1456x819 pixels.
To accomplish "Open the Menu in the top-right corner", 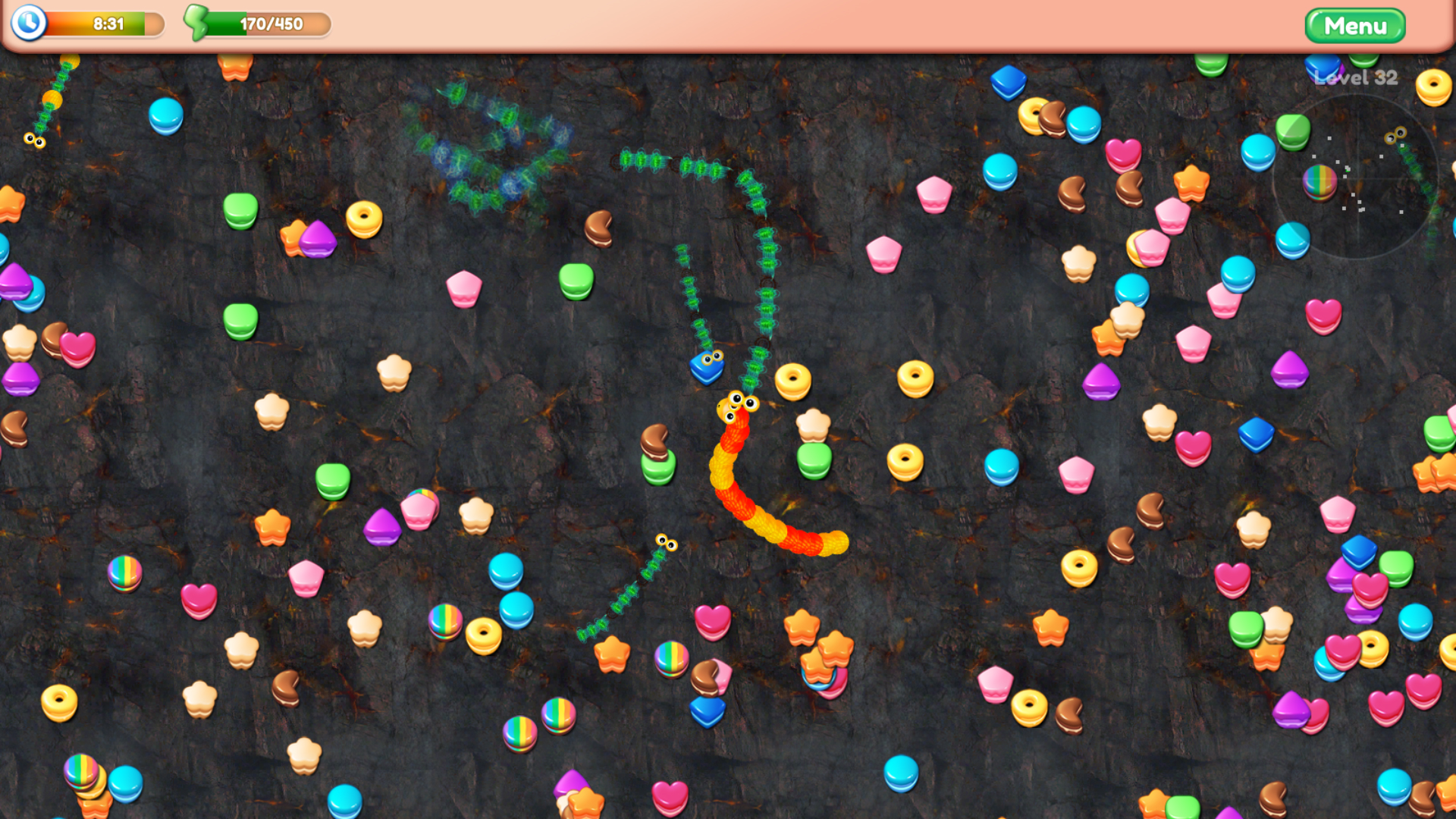I will click(x=1354, y=25).
